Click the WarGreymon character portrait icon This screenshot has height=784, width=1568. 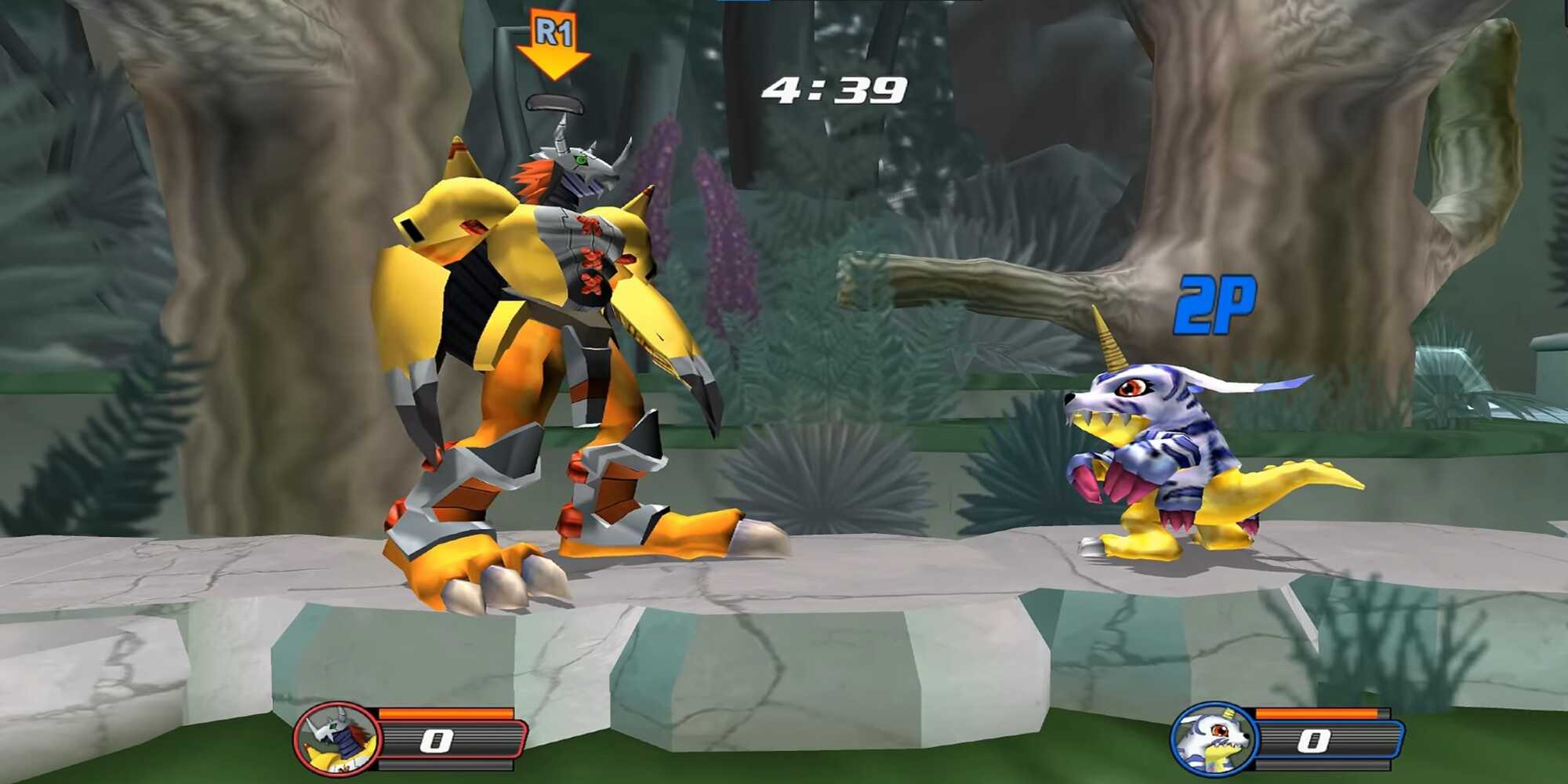tap(336, 739)
